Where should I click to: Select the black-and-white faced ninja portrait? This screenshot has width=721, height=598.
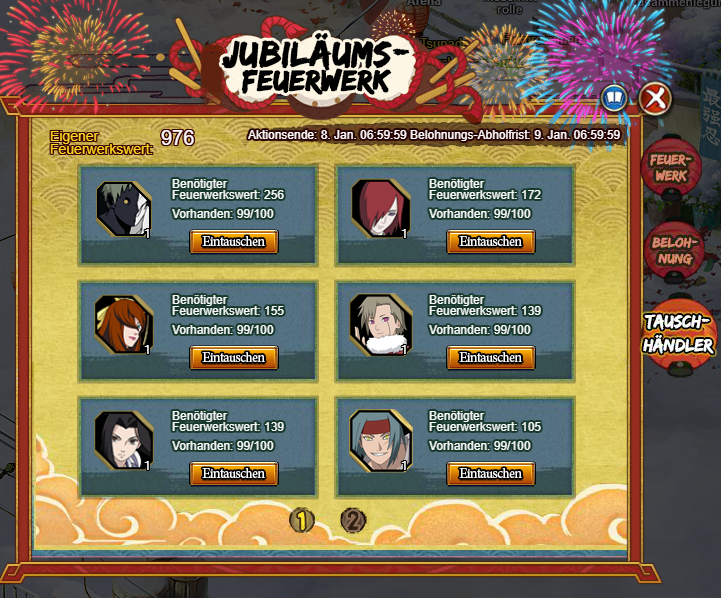pyautogui.click(x=124, y=208)
